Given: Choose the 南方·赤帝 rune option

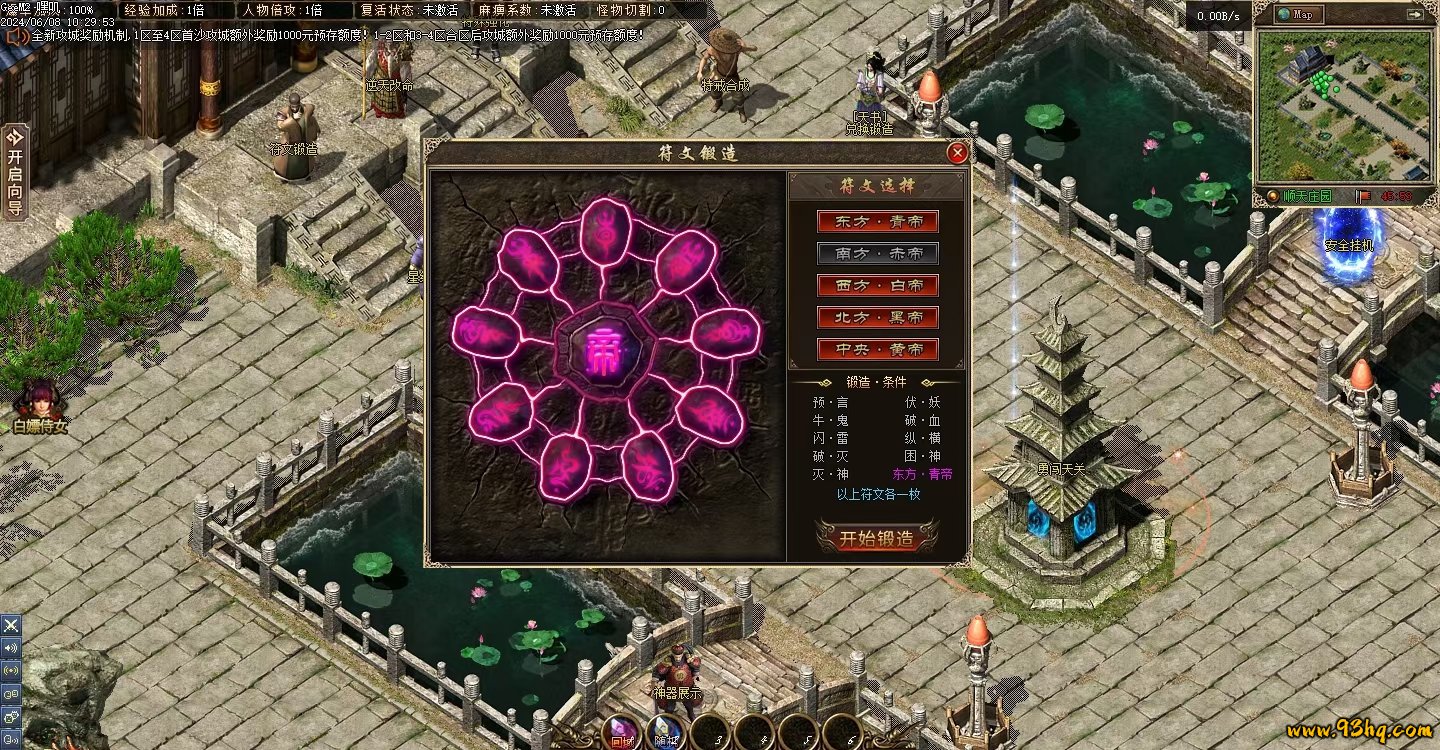Looking at the screenshot, I should pyautogui.click(x=878, y=253).
